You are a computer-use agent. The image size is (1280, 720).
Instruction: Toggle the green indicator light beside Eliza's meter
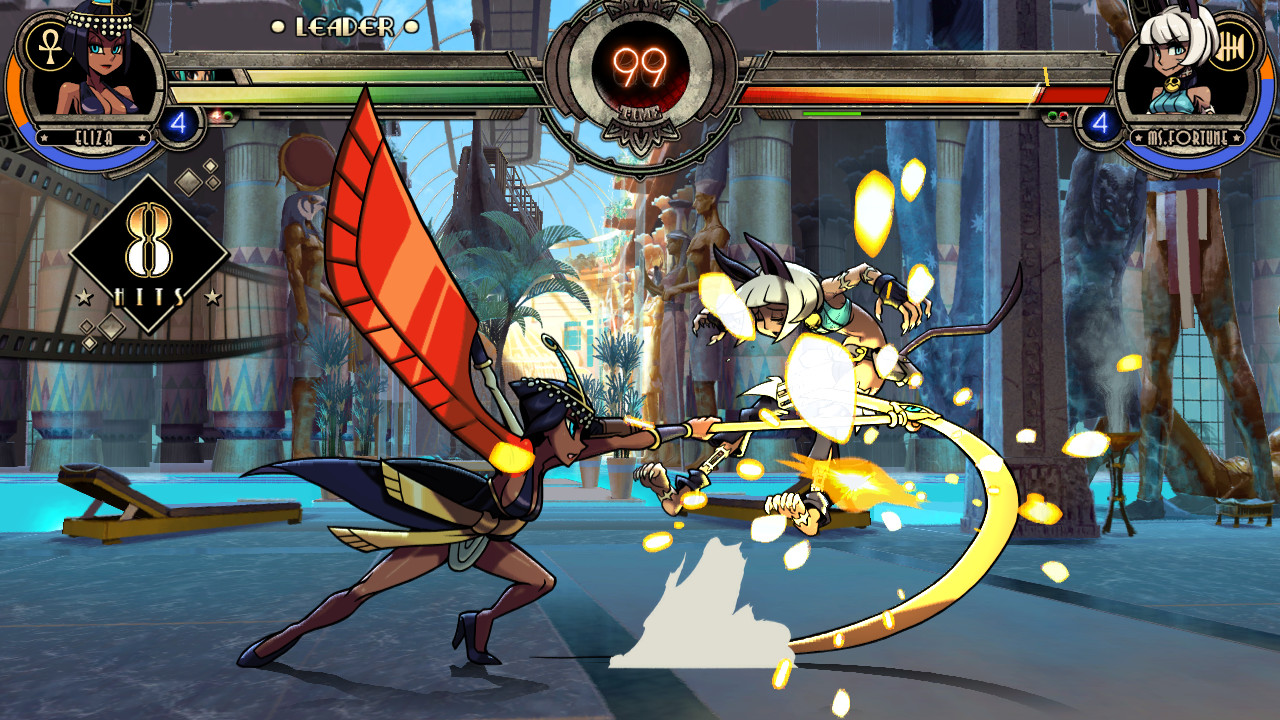click(229, 116)
